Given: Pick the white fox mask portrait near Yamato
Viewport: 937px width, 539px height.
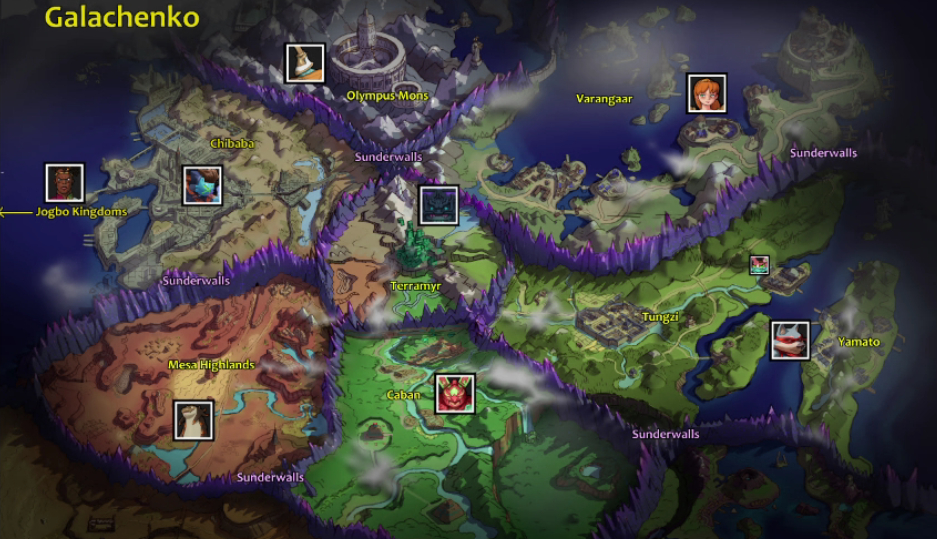Looking at the screenshot, I should click(x=790, y=340).
